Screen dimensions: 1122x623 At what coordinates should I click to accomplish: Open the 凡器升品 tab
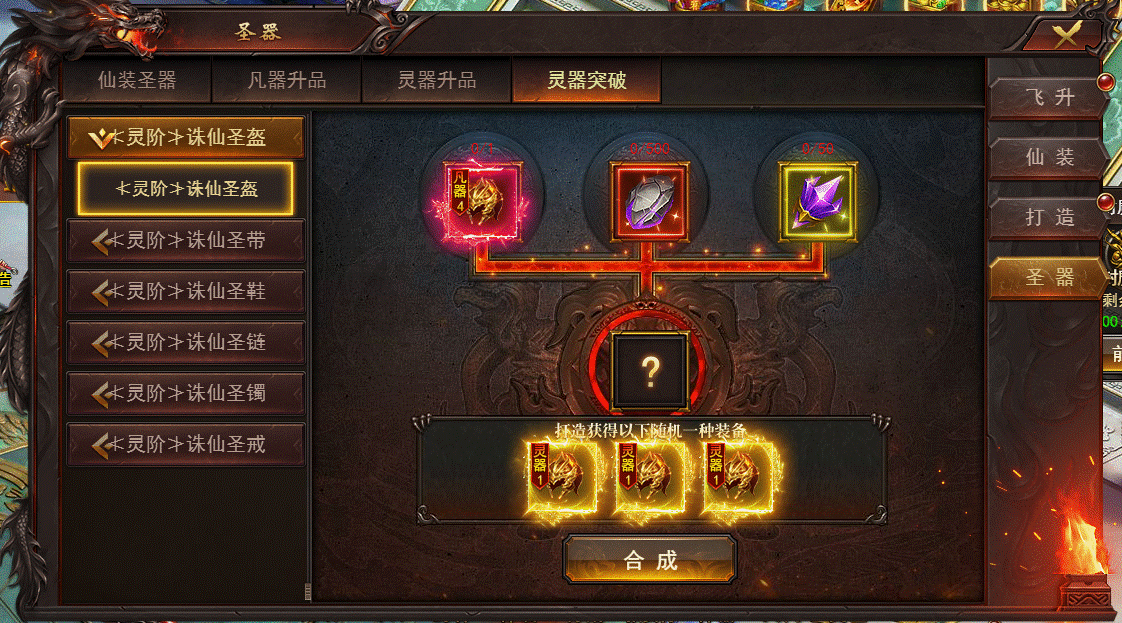pyautogui.click(x=287, y=81)
